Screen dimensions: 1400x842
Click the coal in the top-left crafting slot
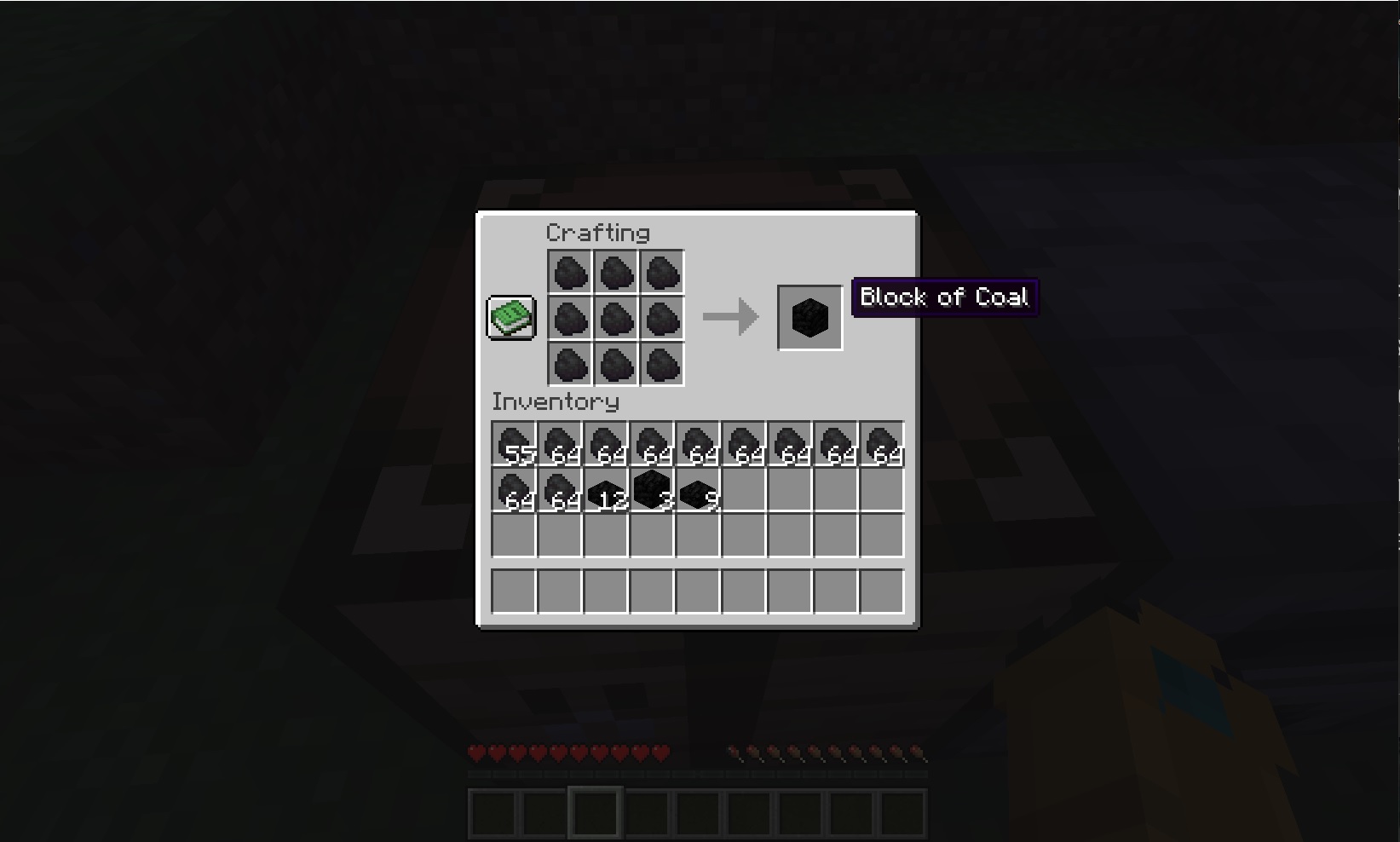tap(569, 274)
